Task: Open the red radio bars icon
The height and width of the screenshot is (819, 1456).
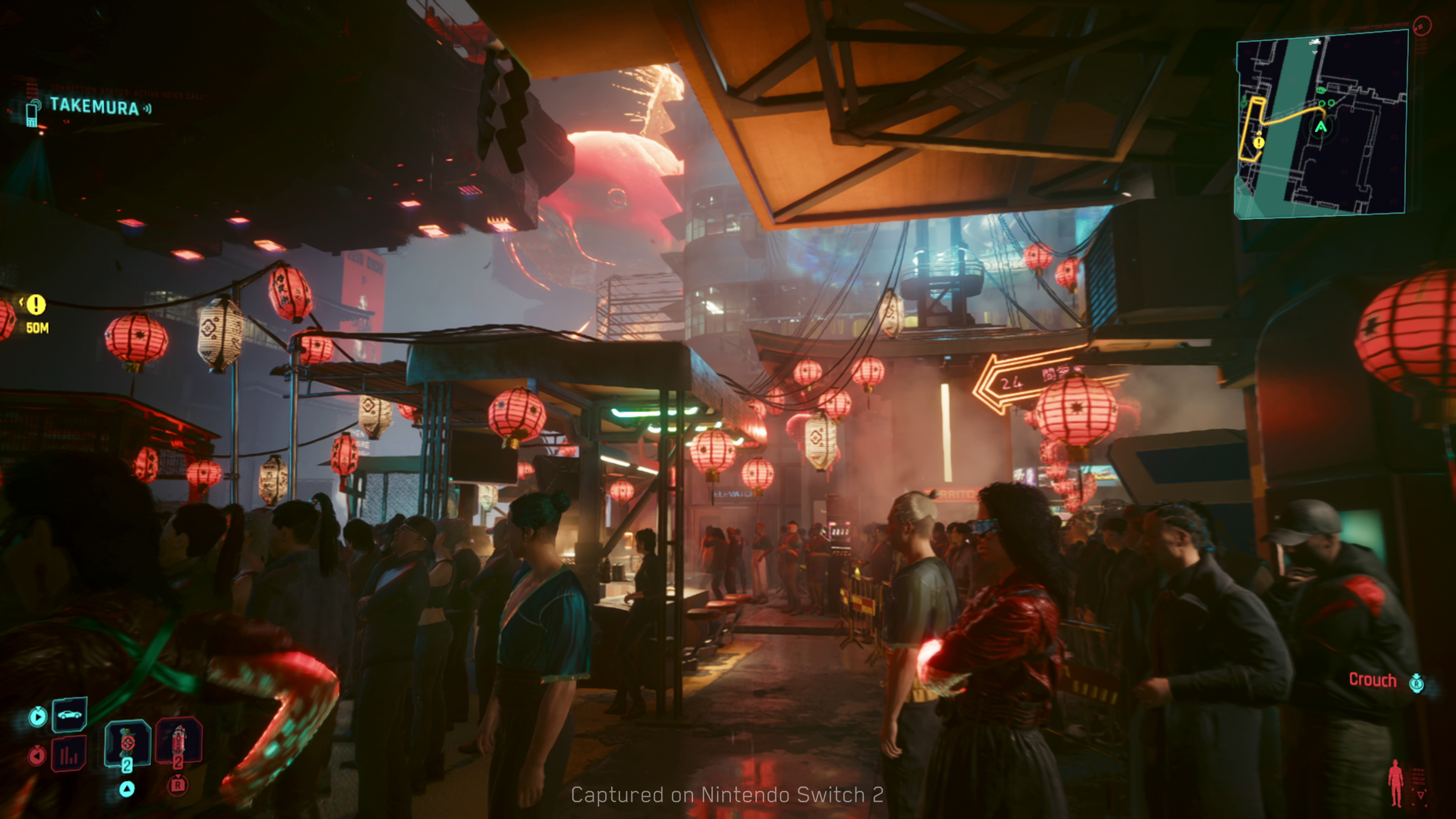Action: click(x=69, y=754)
